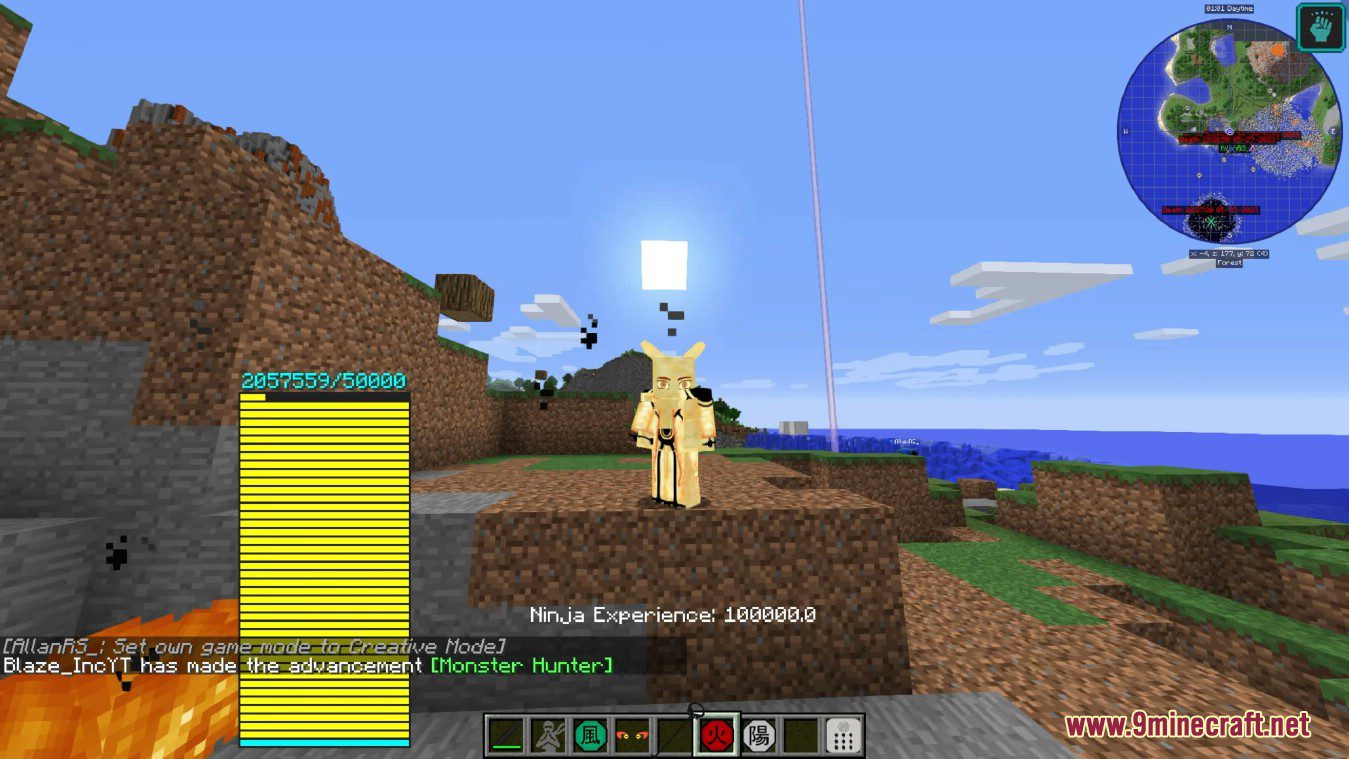Click the Ninja Experience 100000.0 text

point(672,615)
